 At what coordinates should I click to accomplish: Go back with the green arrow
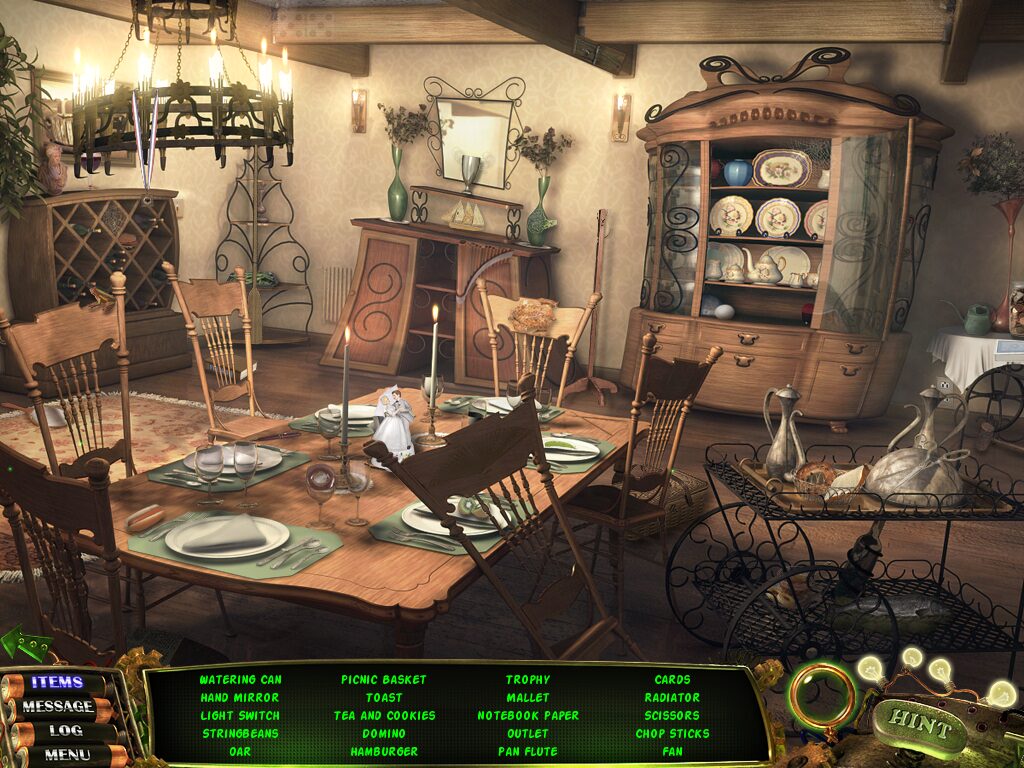pos(26,644)
